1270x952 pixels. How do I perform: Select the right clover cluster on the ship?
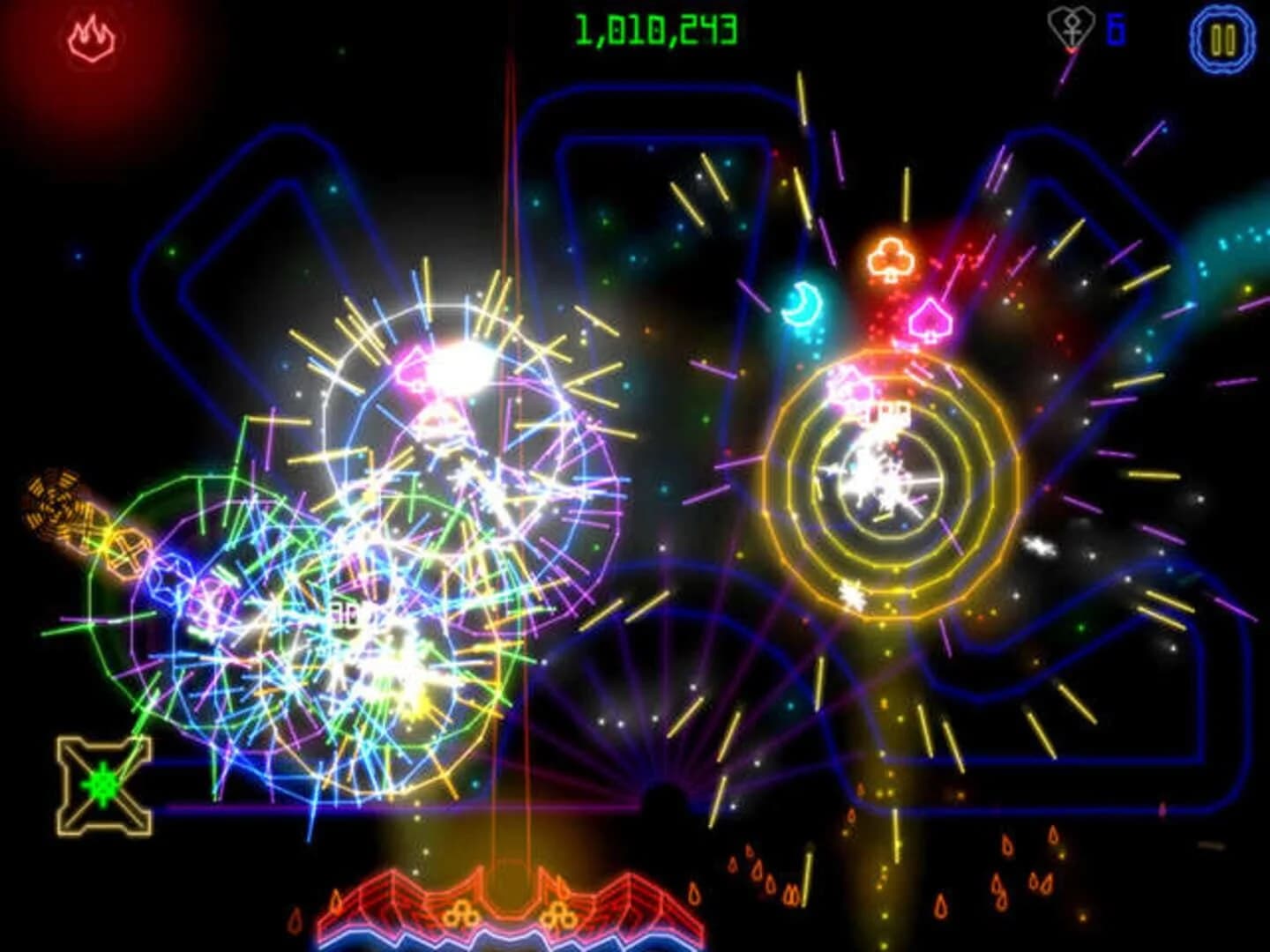(x=559, y=915)
